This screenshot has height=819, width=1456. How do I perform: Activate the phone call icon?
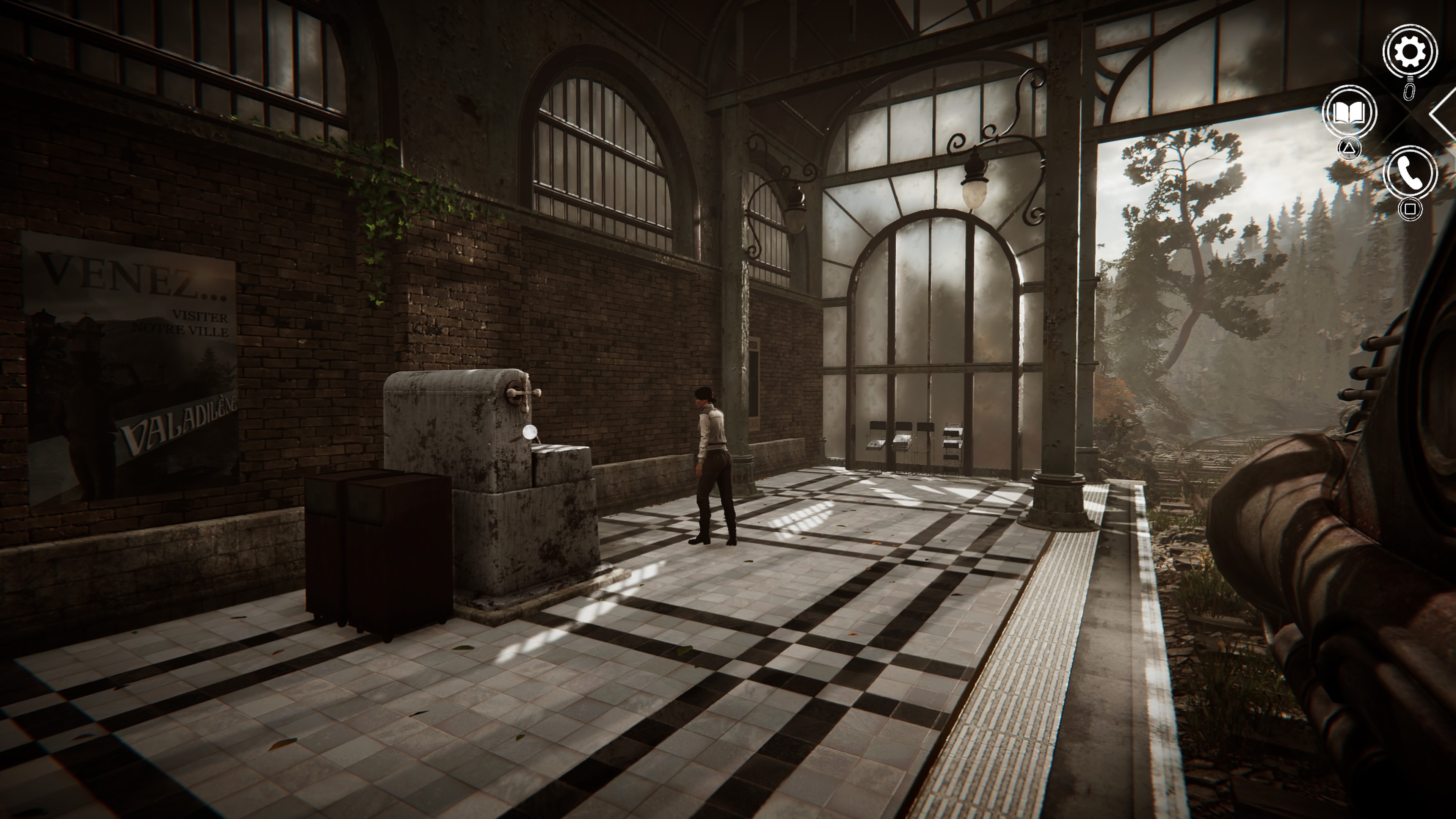[1410, 173]
